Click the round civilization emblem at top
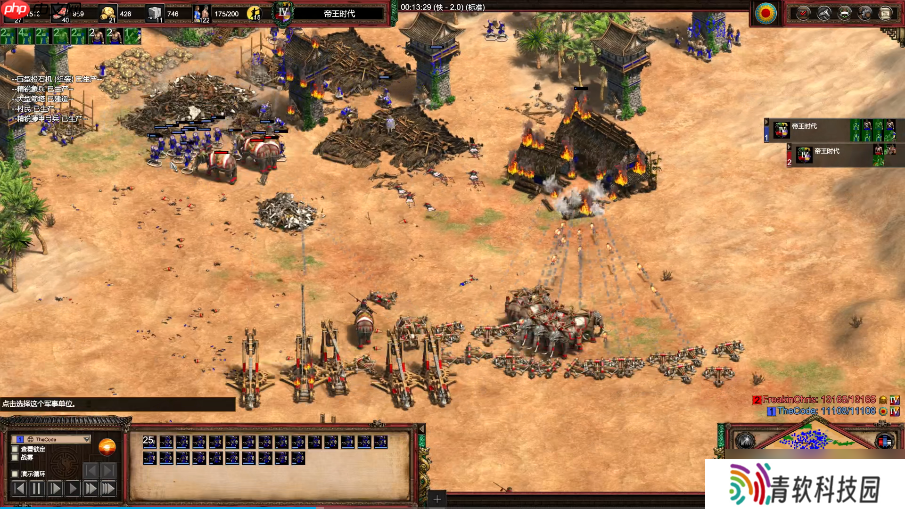 [767, 13]
